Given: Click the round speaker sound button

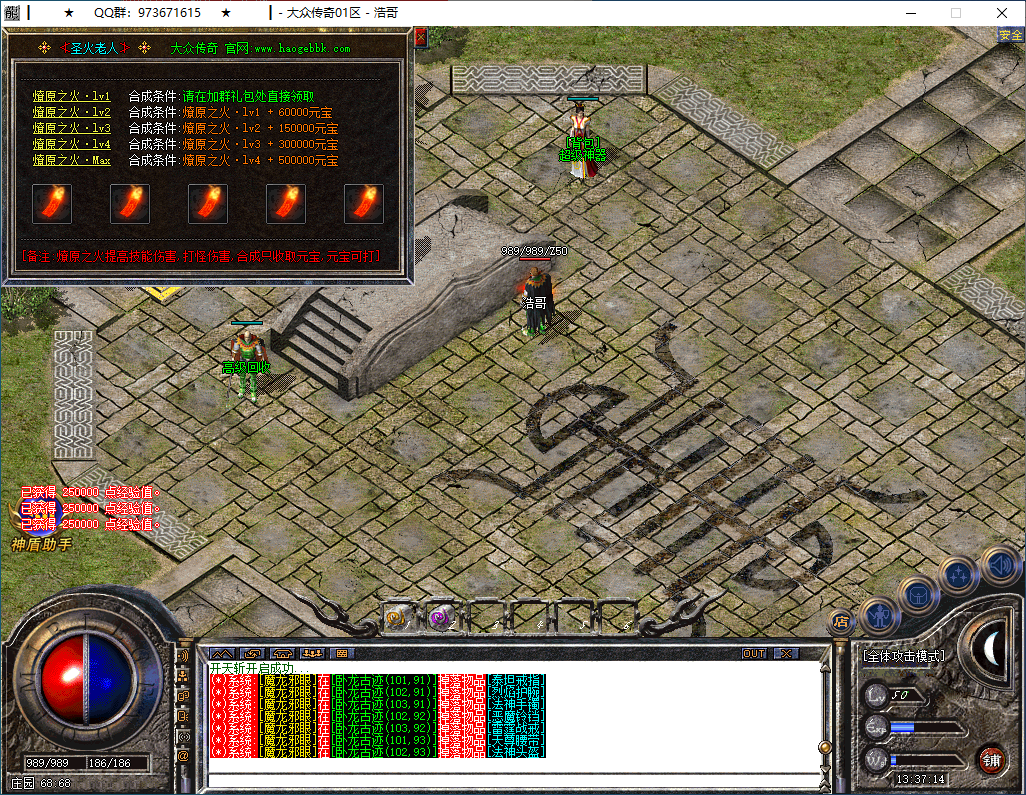Looking at the screenshot, I should pyautogui.click(x=999, y=565).
